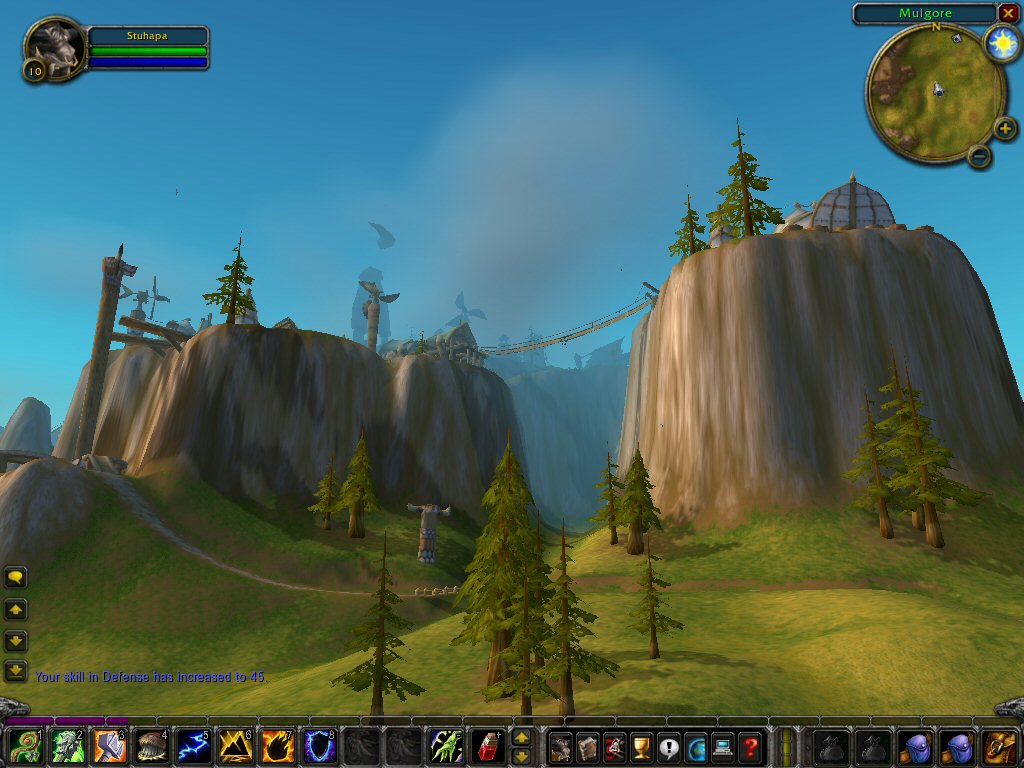Trigger the hammer weapon ability
The width and height of the screenshot is (1024, 768).
tap(110, 746)
